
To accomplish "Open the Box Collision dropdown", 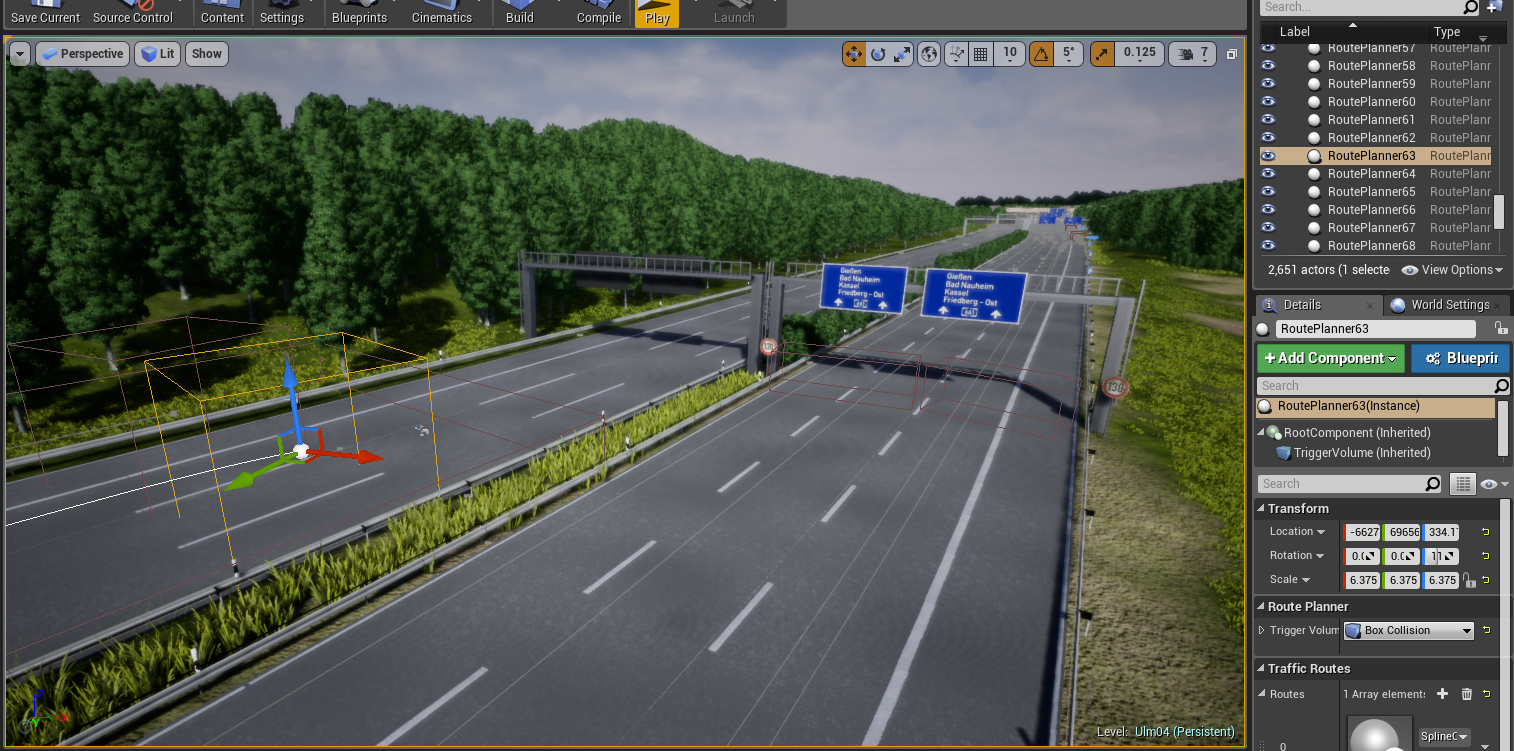I will [1408, 630].
